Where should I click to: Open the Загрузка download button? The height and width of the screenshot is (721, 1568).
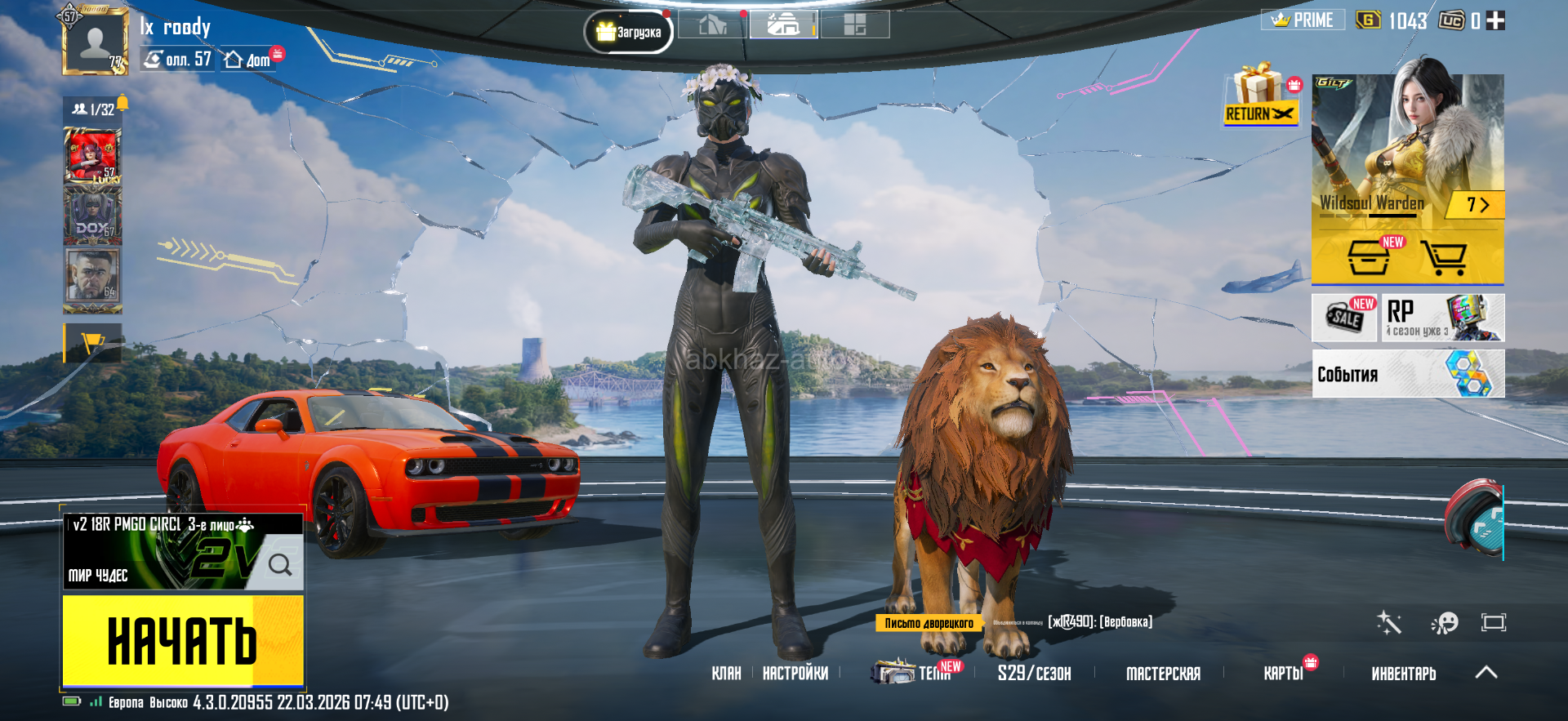click(x=628, y=33)
